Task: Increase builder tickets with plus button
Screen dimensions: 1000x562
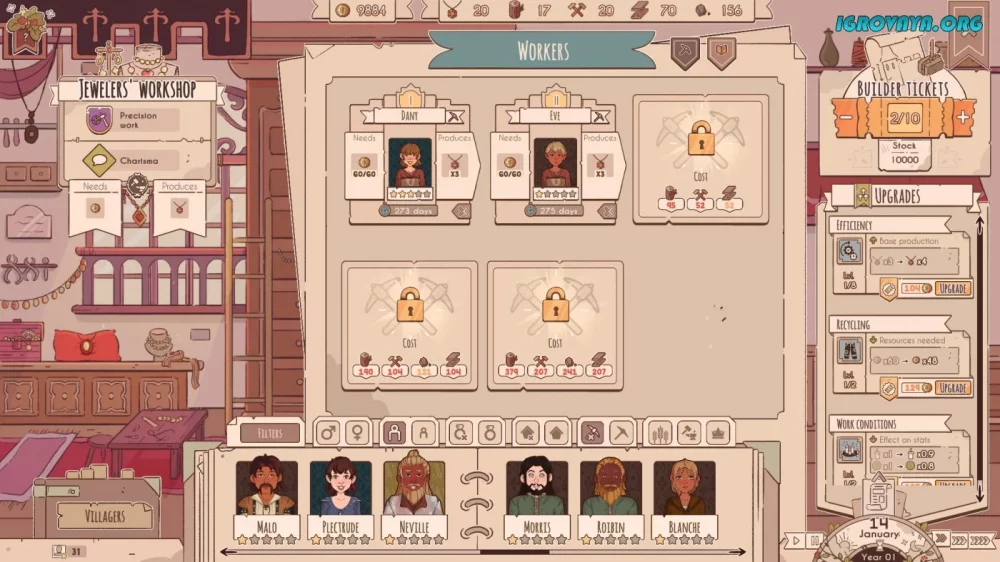Action: click(x=962, y=117)
